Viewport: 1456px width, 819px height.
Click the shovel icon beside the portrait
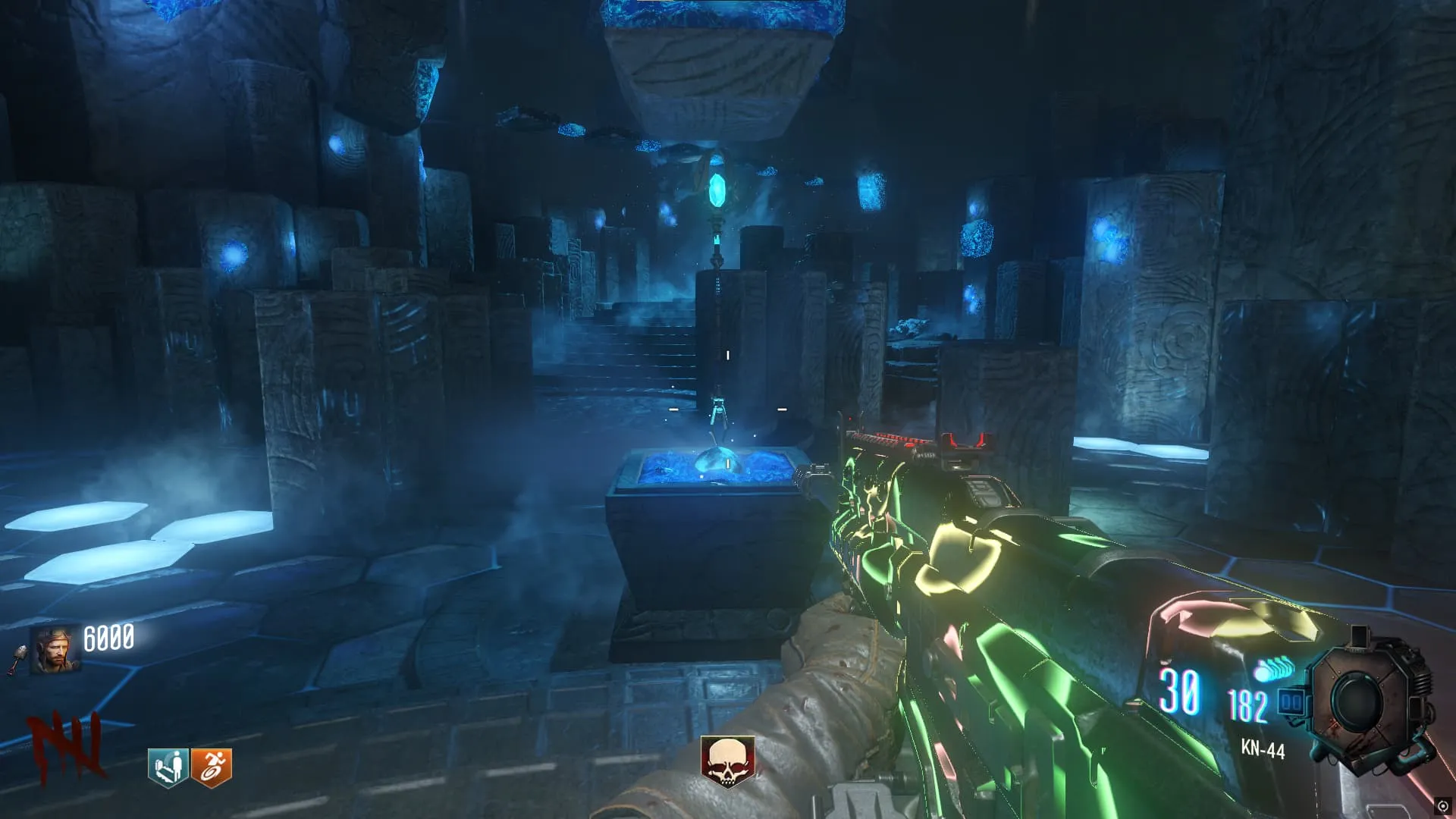click(x=18, y=658)
